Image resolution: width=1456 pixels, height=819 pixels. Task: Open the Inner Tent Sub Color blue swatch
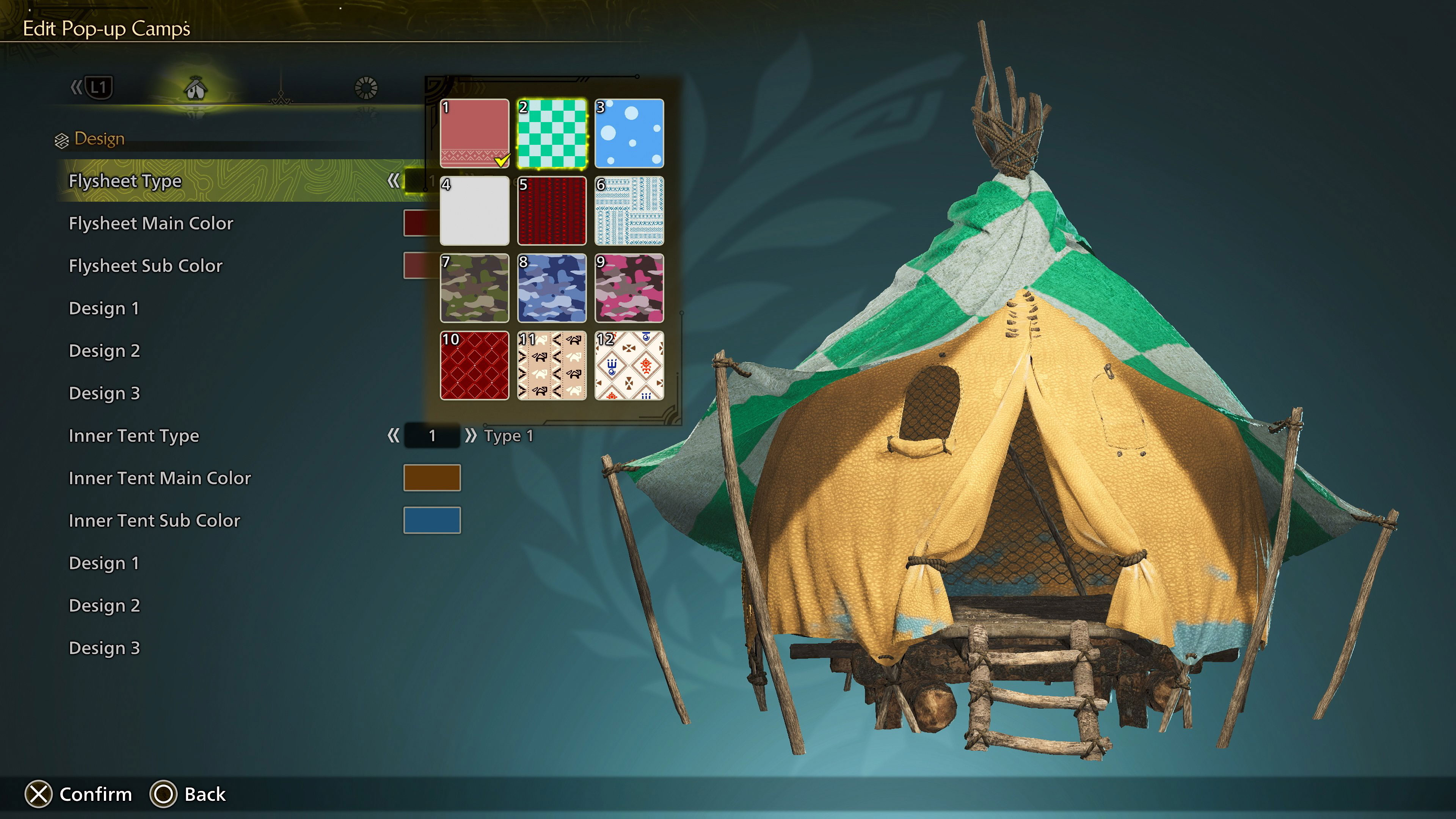432,520
